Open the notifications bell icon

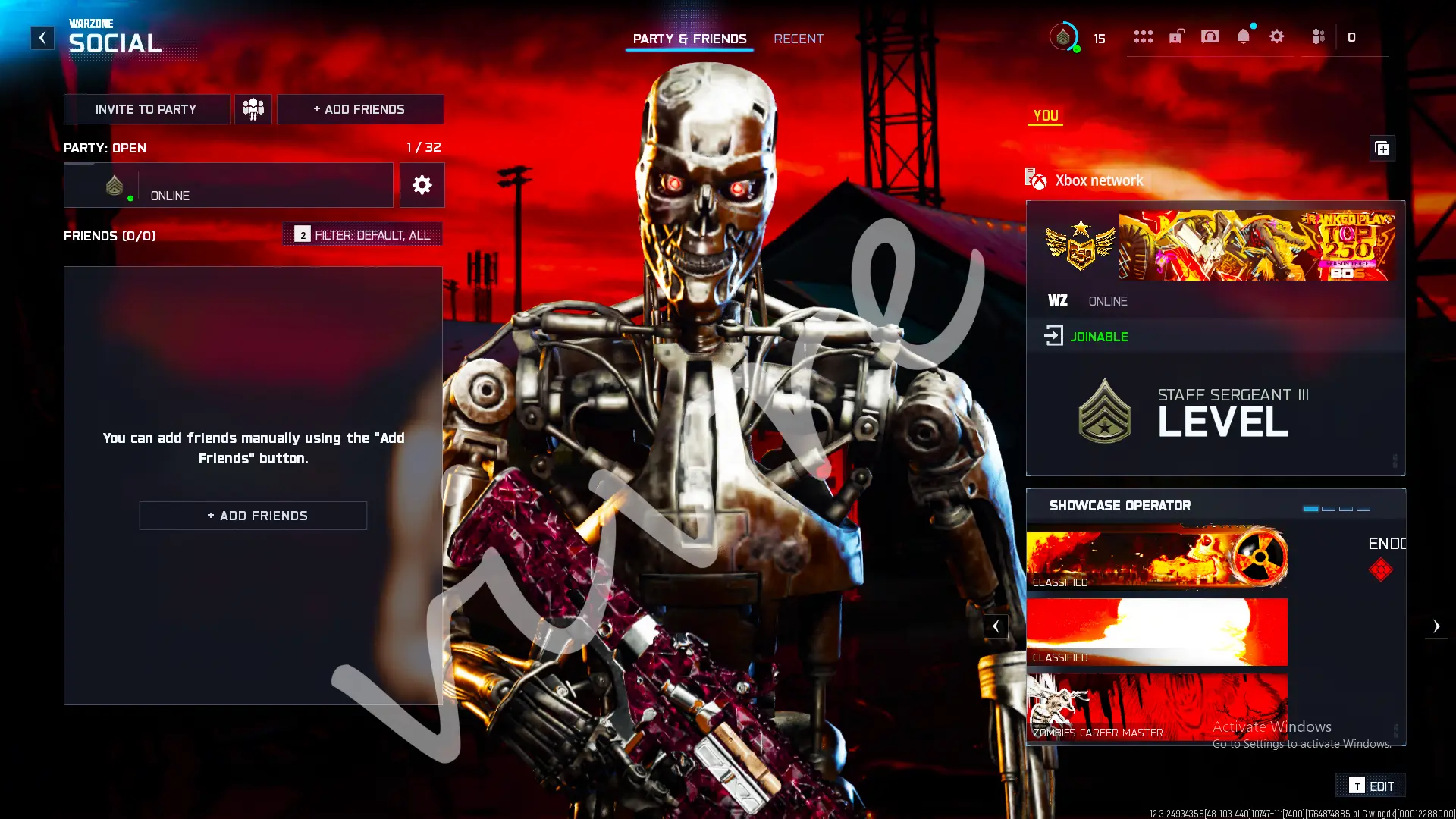pos(1242,36)
